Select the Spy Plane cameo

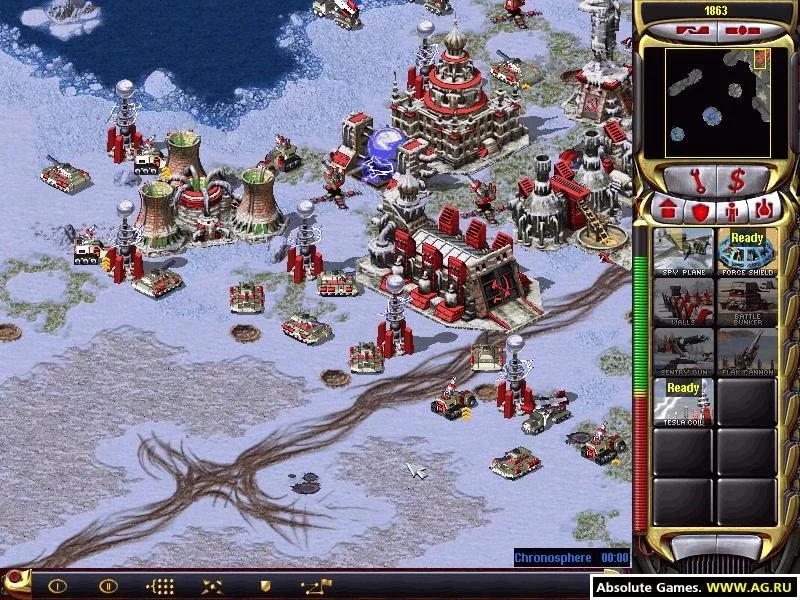[684, 253]
